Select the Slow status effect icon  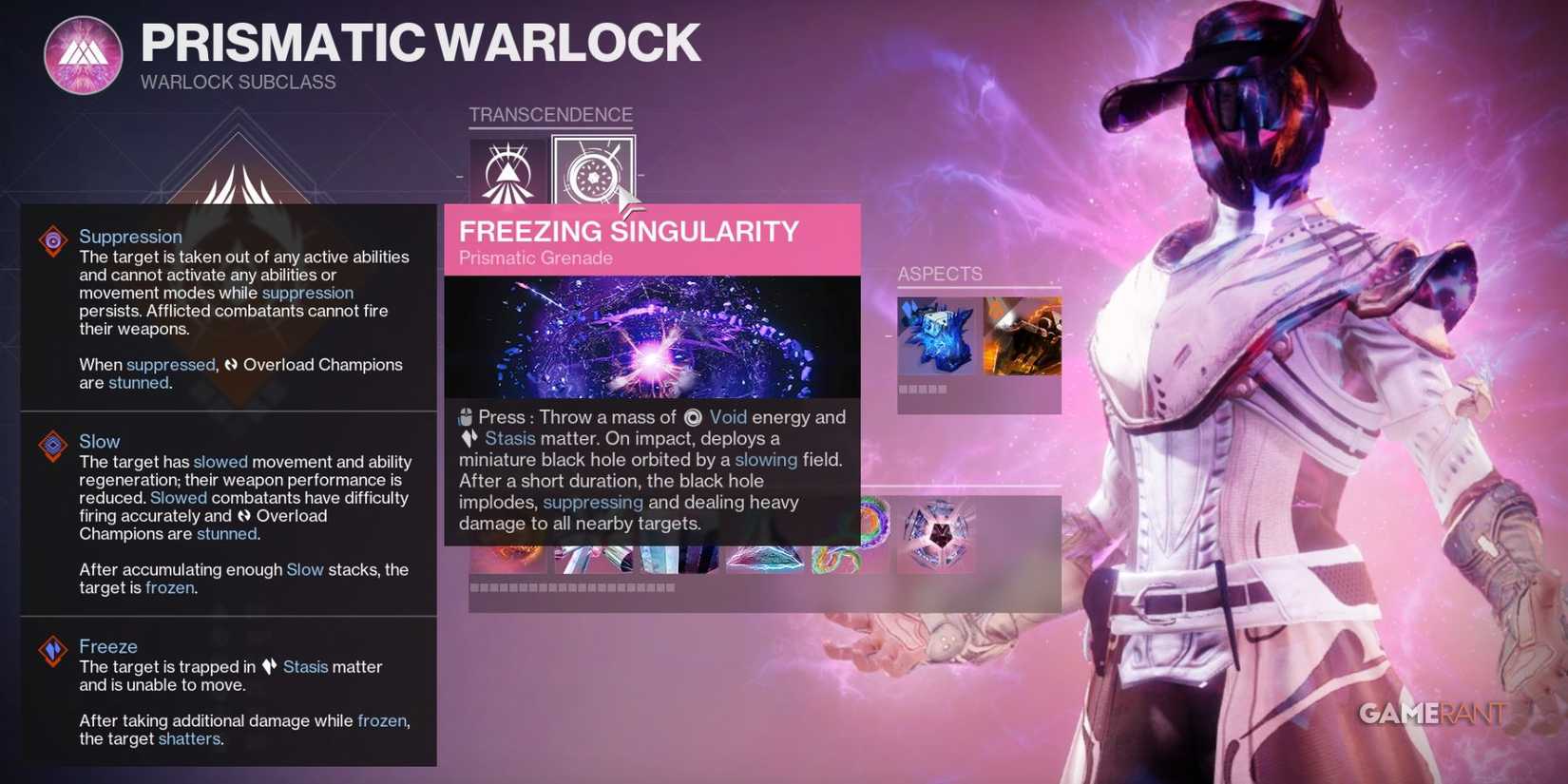click(x=52, y=444)
